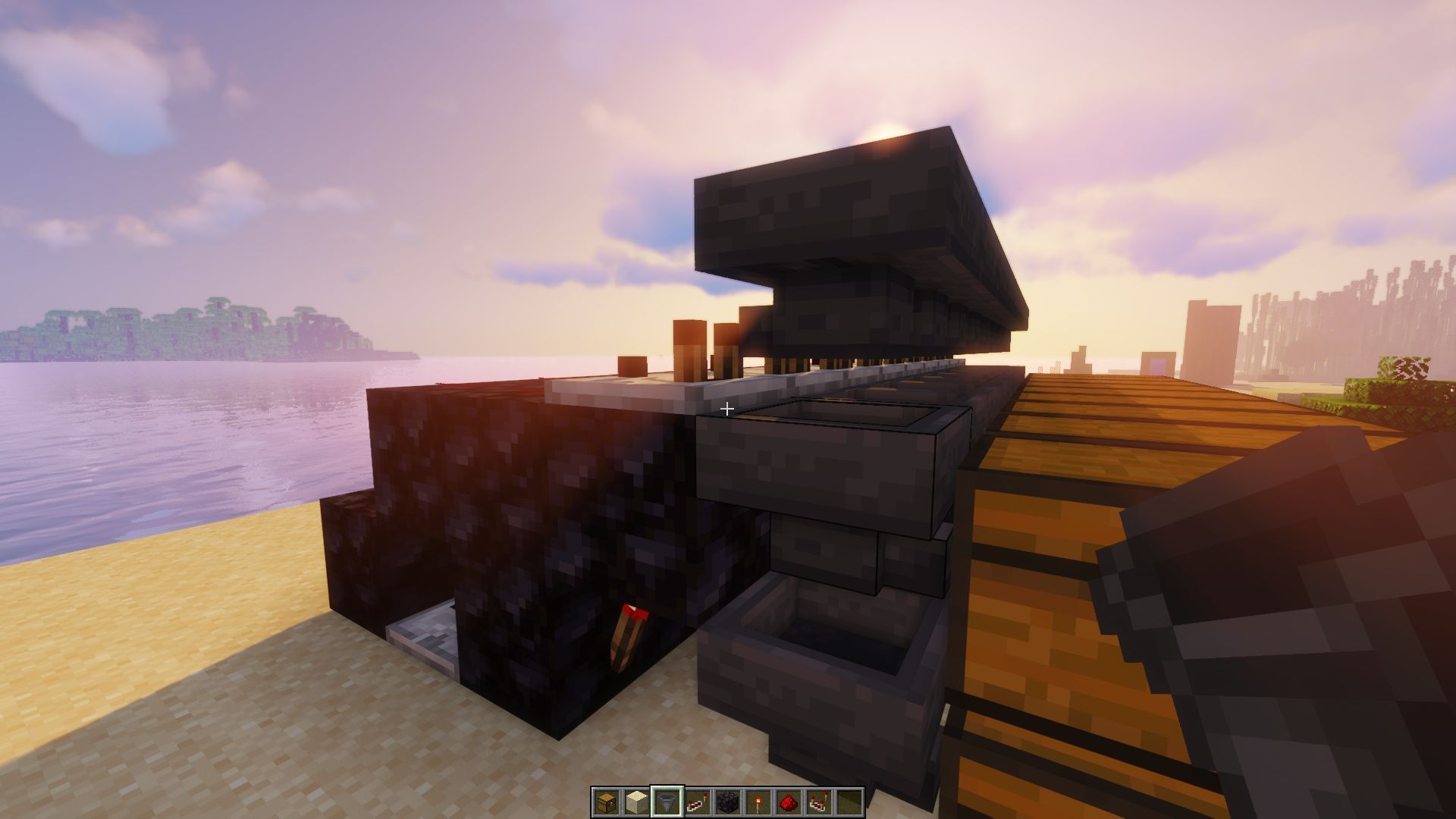Screen dimensions: 1456x819
Task: Click the ocean water on the left
Action: [152, 455]
